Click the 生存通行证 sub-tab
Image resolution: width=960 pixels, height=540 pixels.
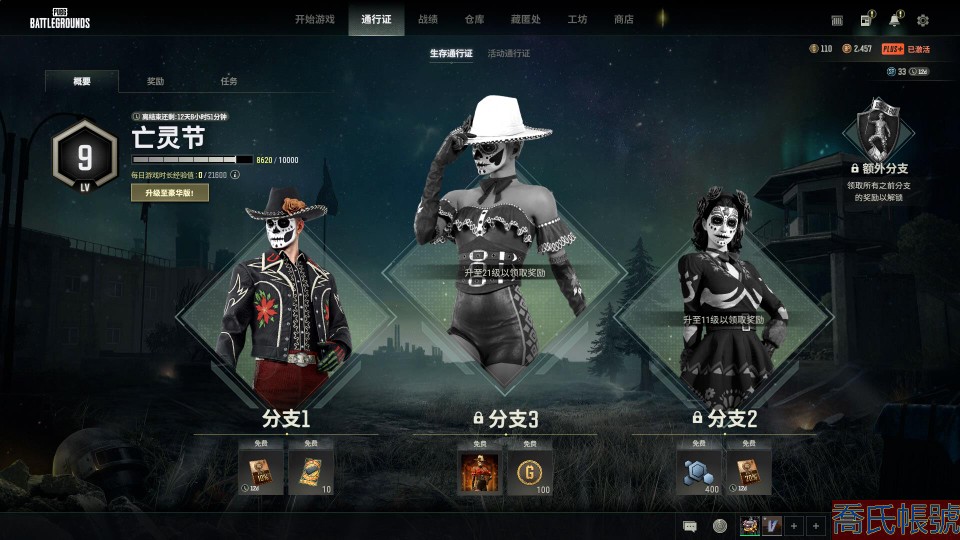451,53
